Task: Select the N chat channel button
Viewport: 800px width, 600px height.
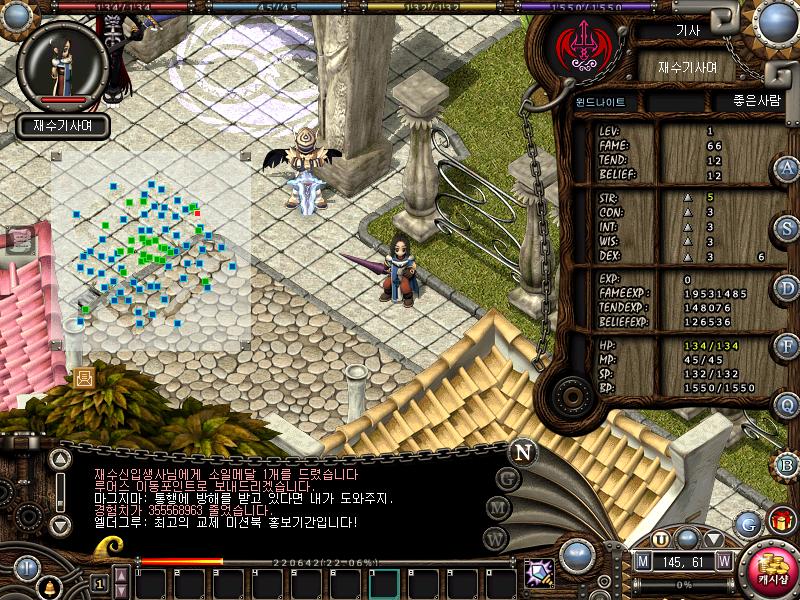Action: pos(521,452)
